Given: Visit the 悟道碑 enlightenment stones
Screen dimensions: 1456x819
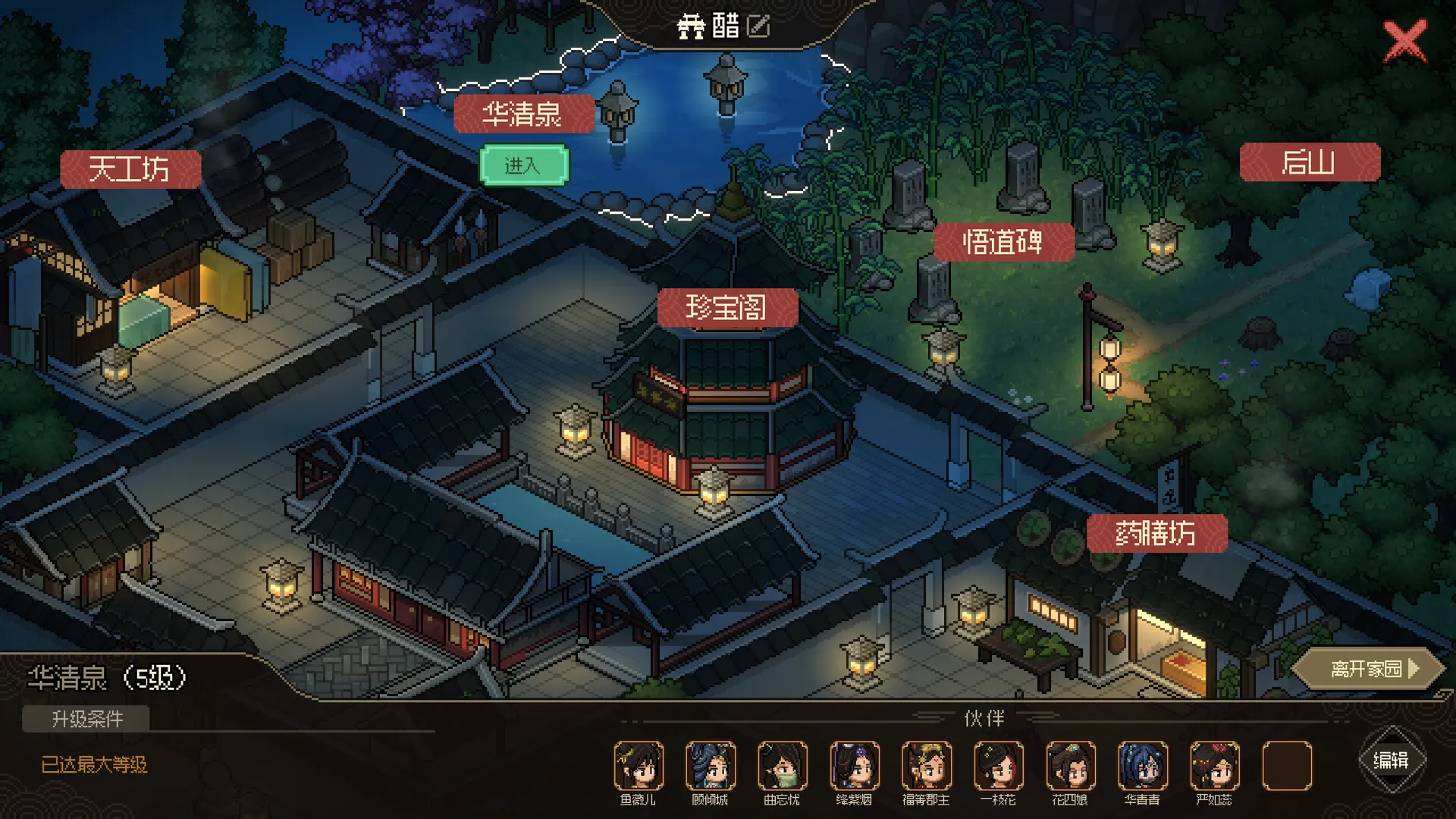Looking at the screenshot, I should click(1006, 244).
